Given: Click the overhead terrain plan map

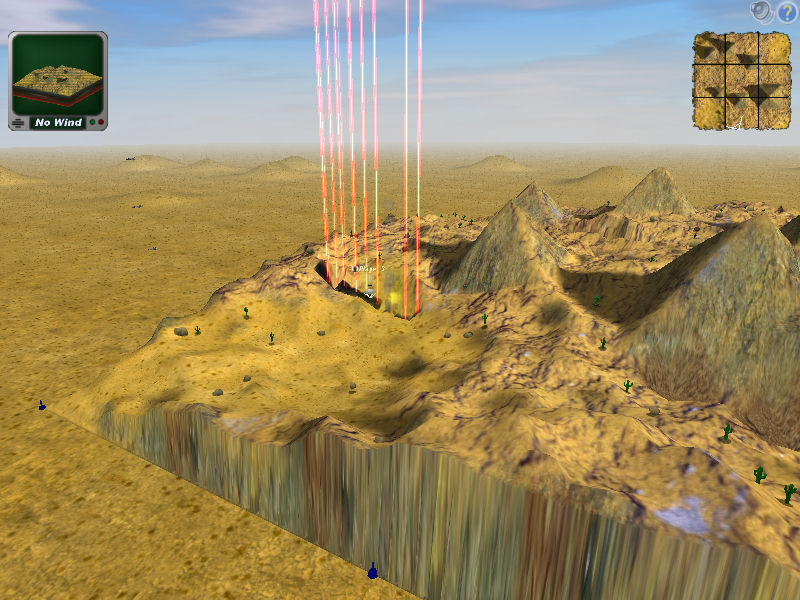Looking at the screenshot, I should coord(741,81).
